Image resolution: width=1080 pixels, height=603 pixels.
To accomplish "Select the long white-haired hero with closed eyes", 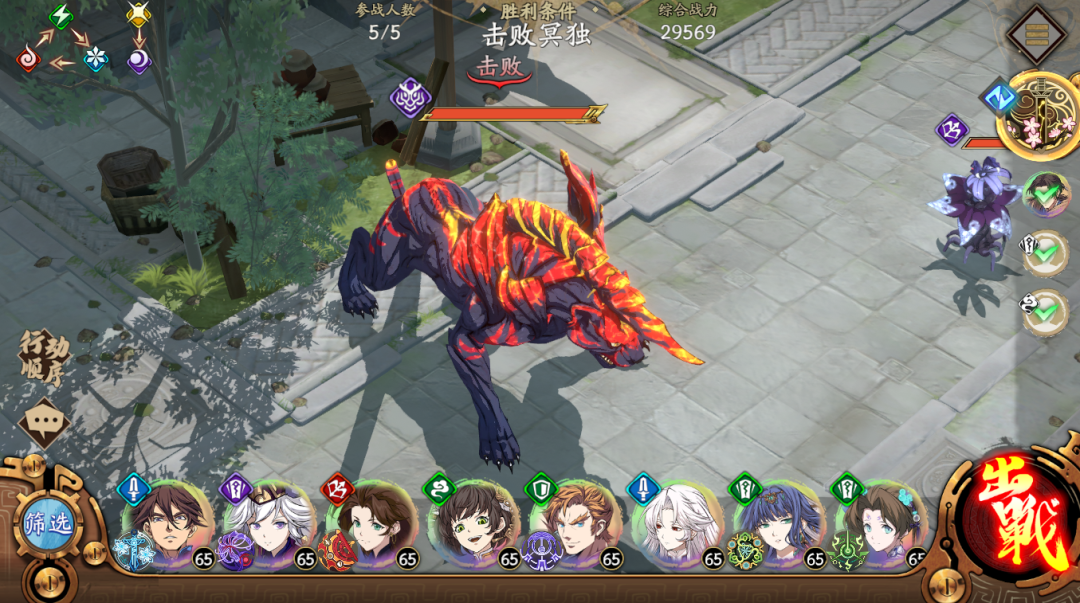I will click(677, 525).
